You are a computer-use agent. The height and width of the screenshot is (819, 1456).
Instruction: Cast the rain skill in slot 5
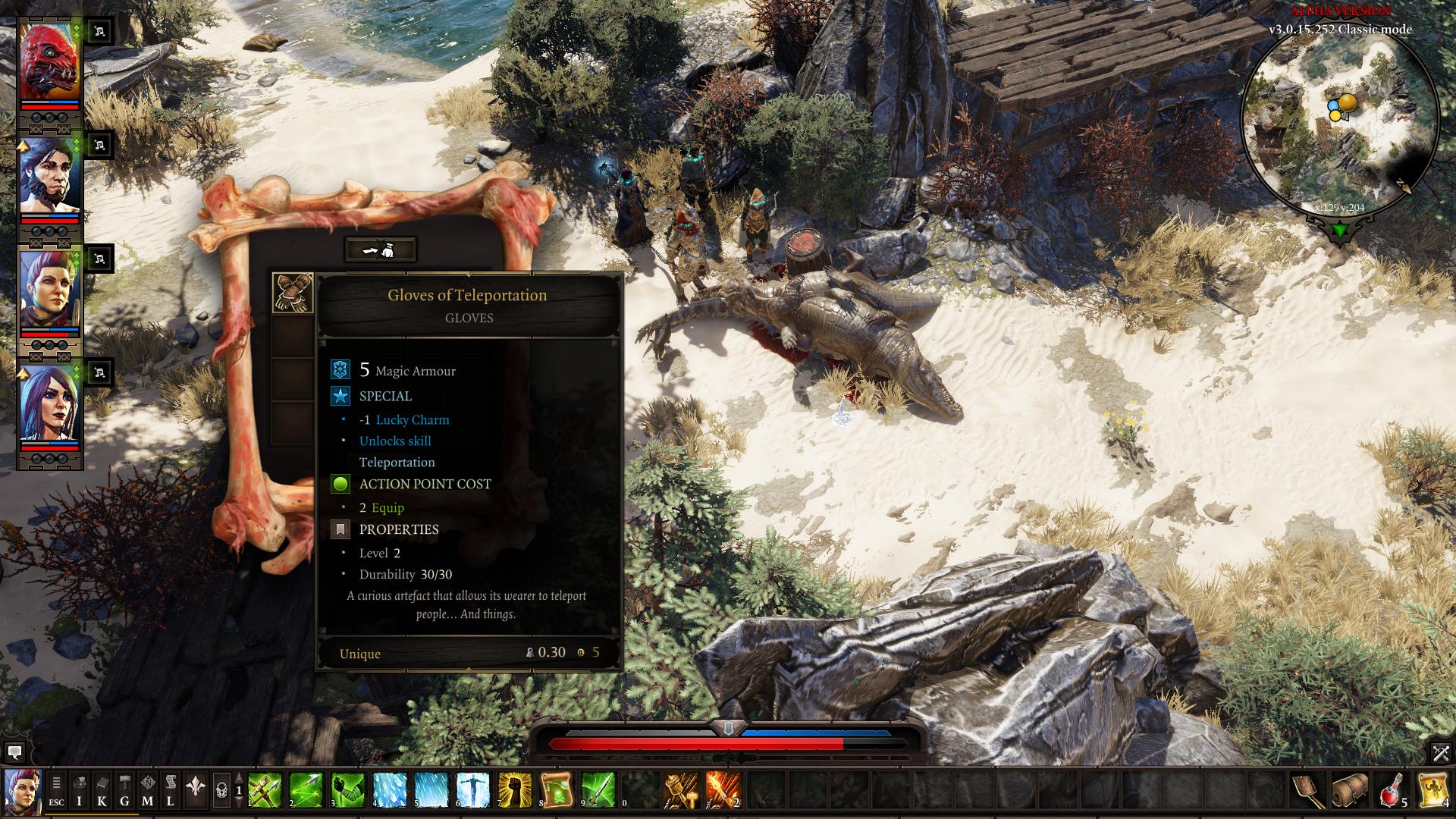coord(431,790)
